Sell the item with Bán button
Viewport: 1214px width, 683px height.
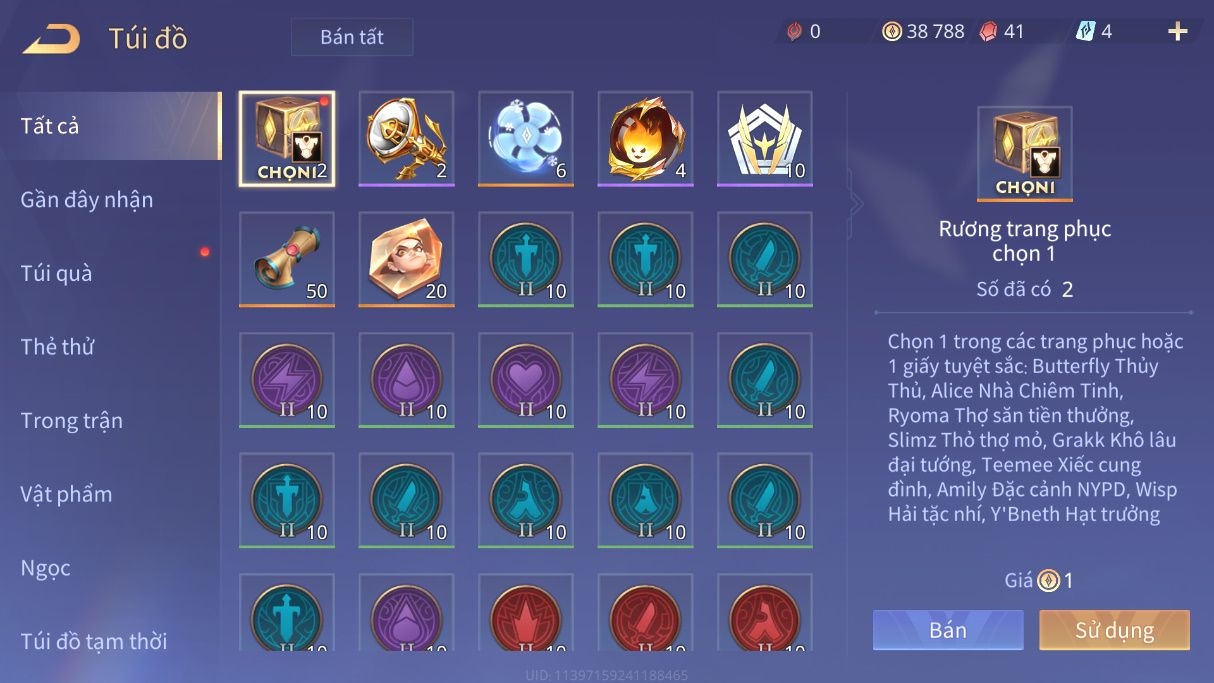[948, 630]
